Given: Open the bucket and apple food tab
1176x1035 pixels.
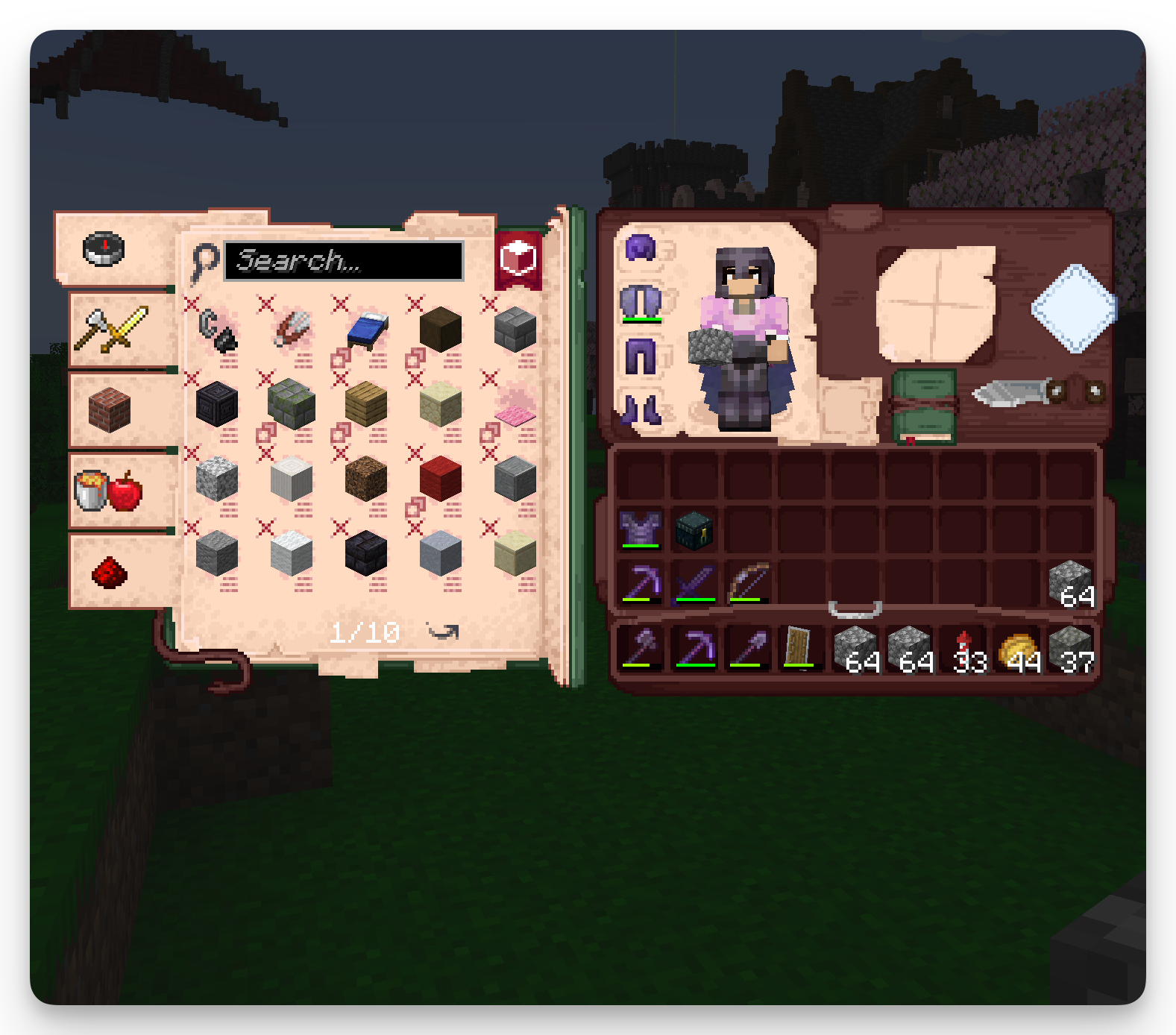Looking at the screenshot, I should 109,490.
